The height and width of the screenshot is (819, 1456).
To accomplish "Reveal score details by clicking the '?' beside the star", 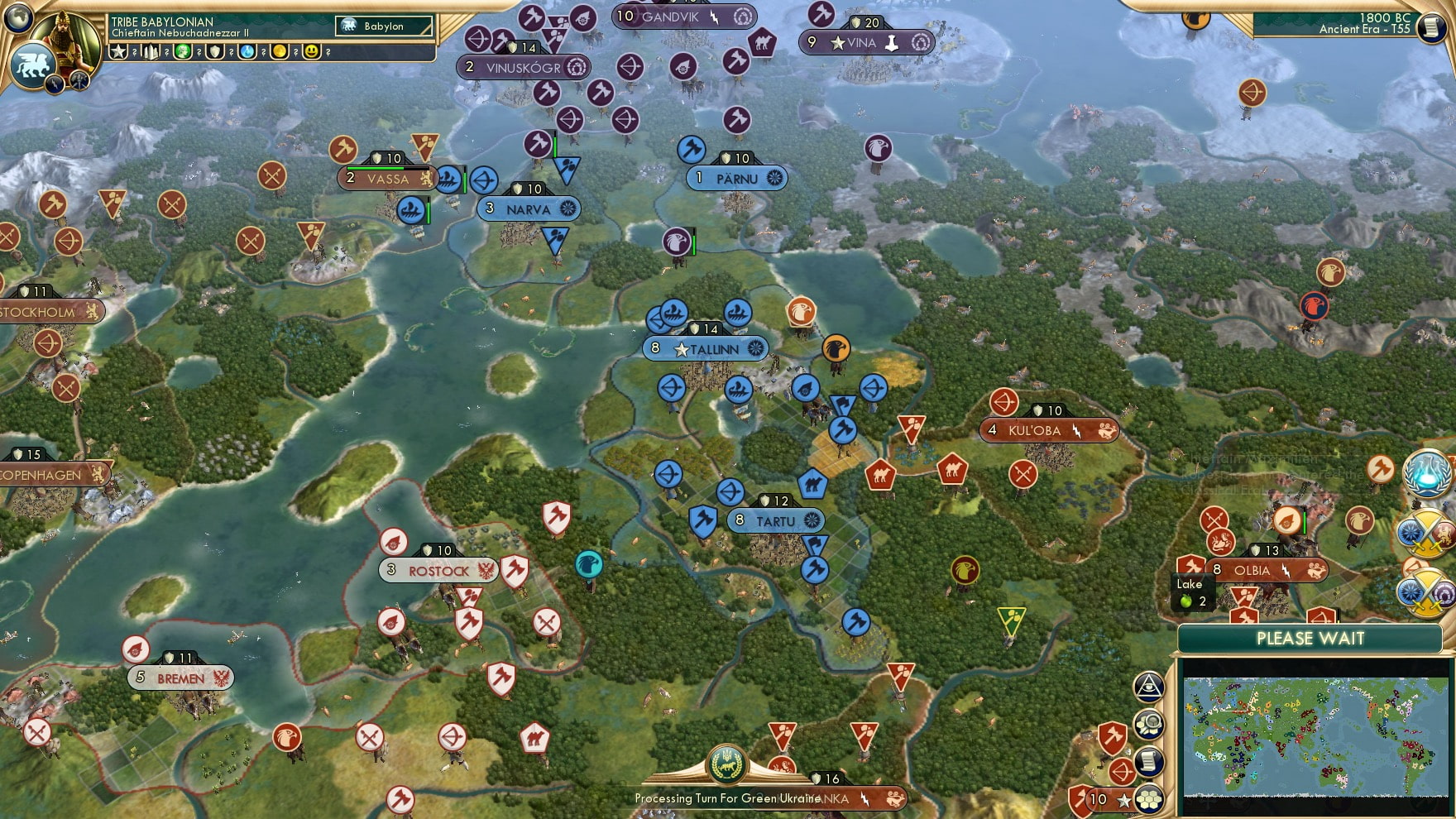I will coord(135,53).
